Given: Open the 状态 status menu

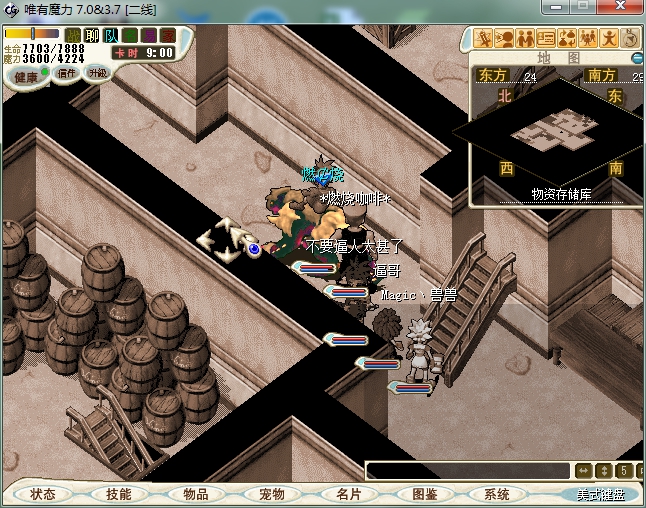Looking at the screenshot, I should coord(43,494).
